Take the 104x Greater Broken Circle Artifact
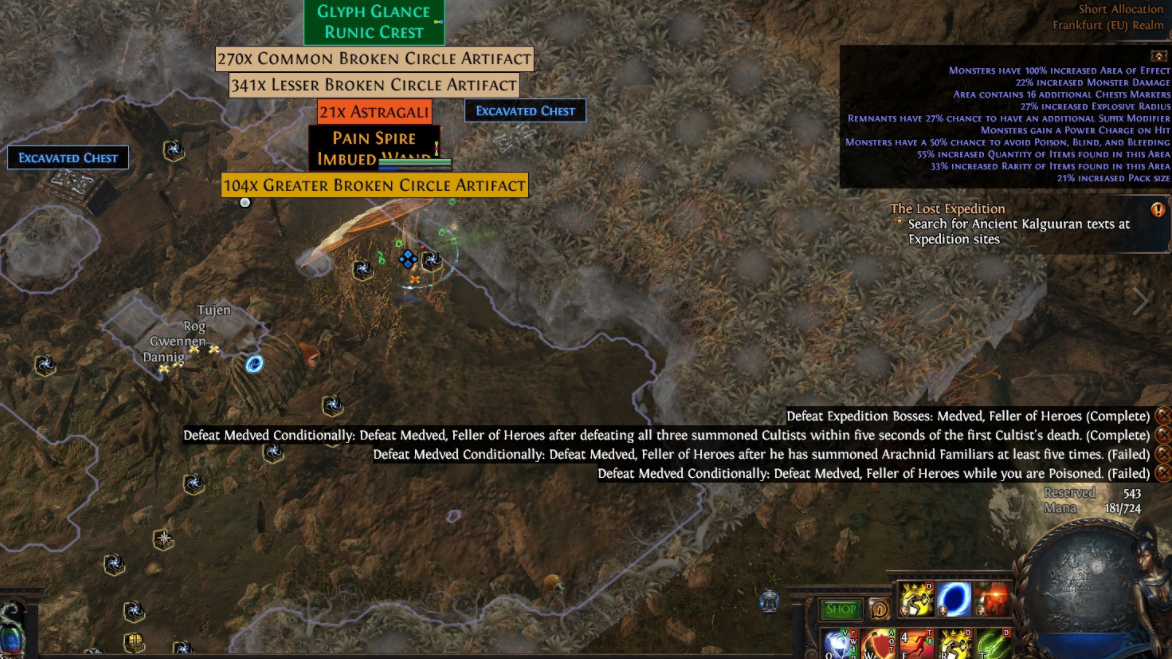 pos(374,185)
